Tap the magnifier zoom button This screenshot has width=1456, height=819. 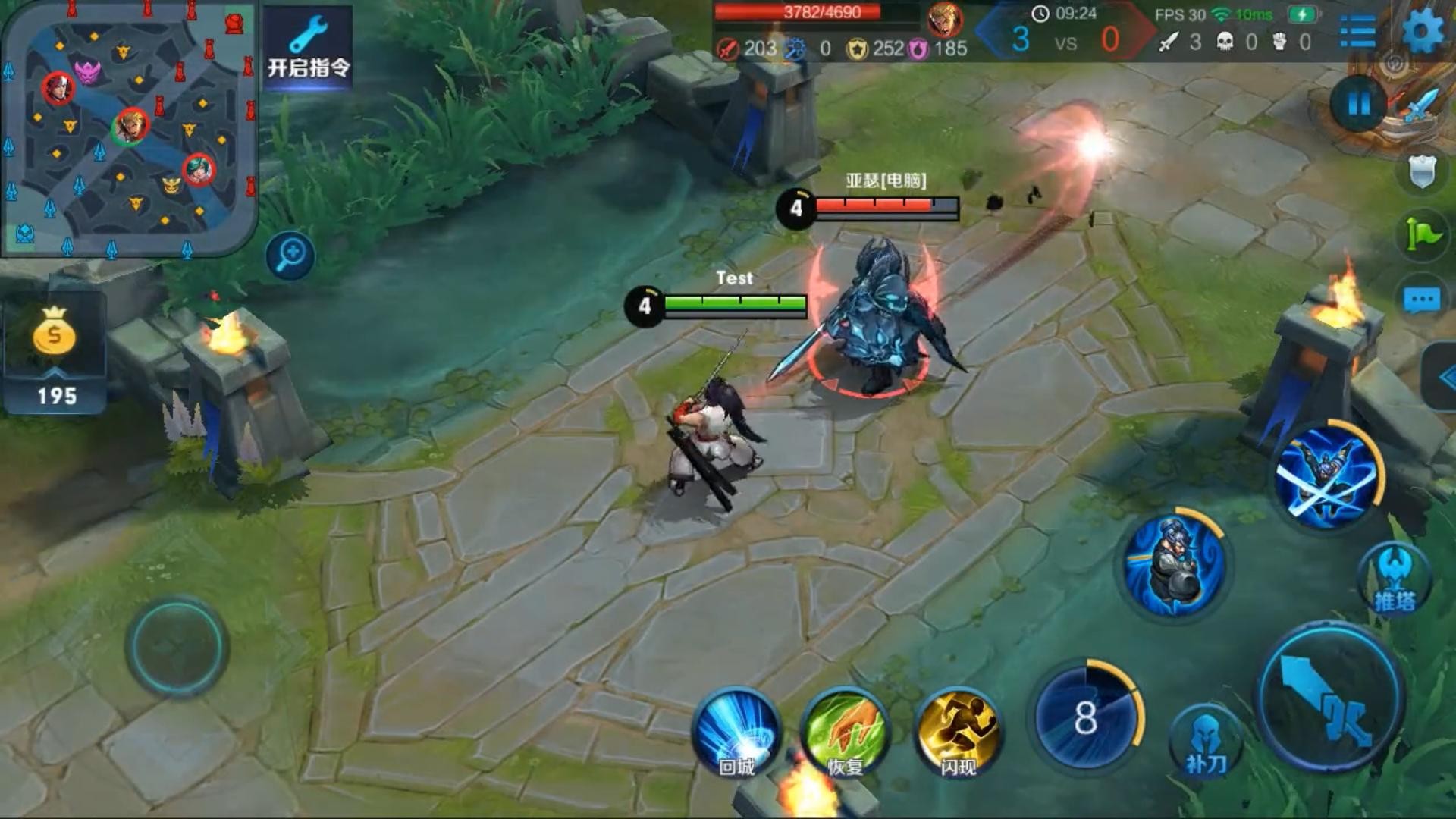[x=290, y=255]
